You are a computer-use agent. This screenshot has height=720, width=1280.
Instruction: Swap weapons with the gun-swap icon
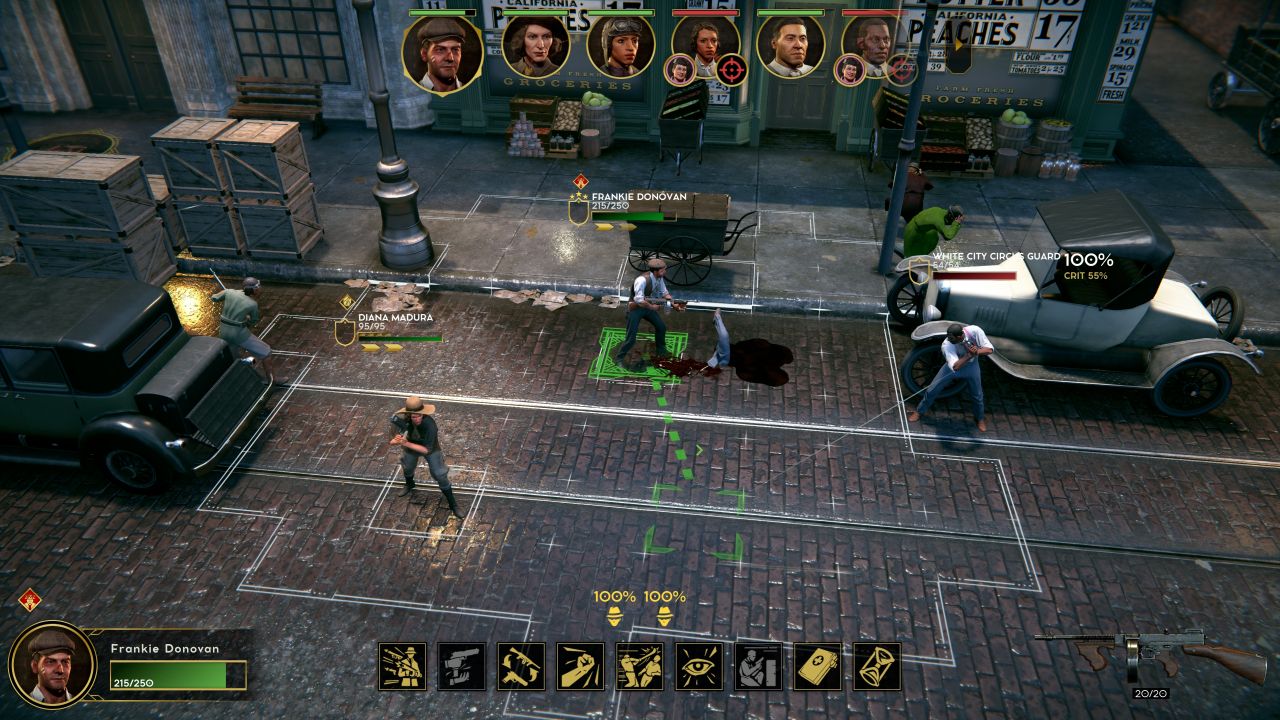click(x=521, y=666)
